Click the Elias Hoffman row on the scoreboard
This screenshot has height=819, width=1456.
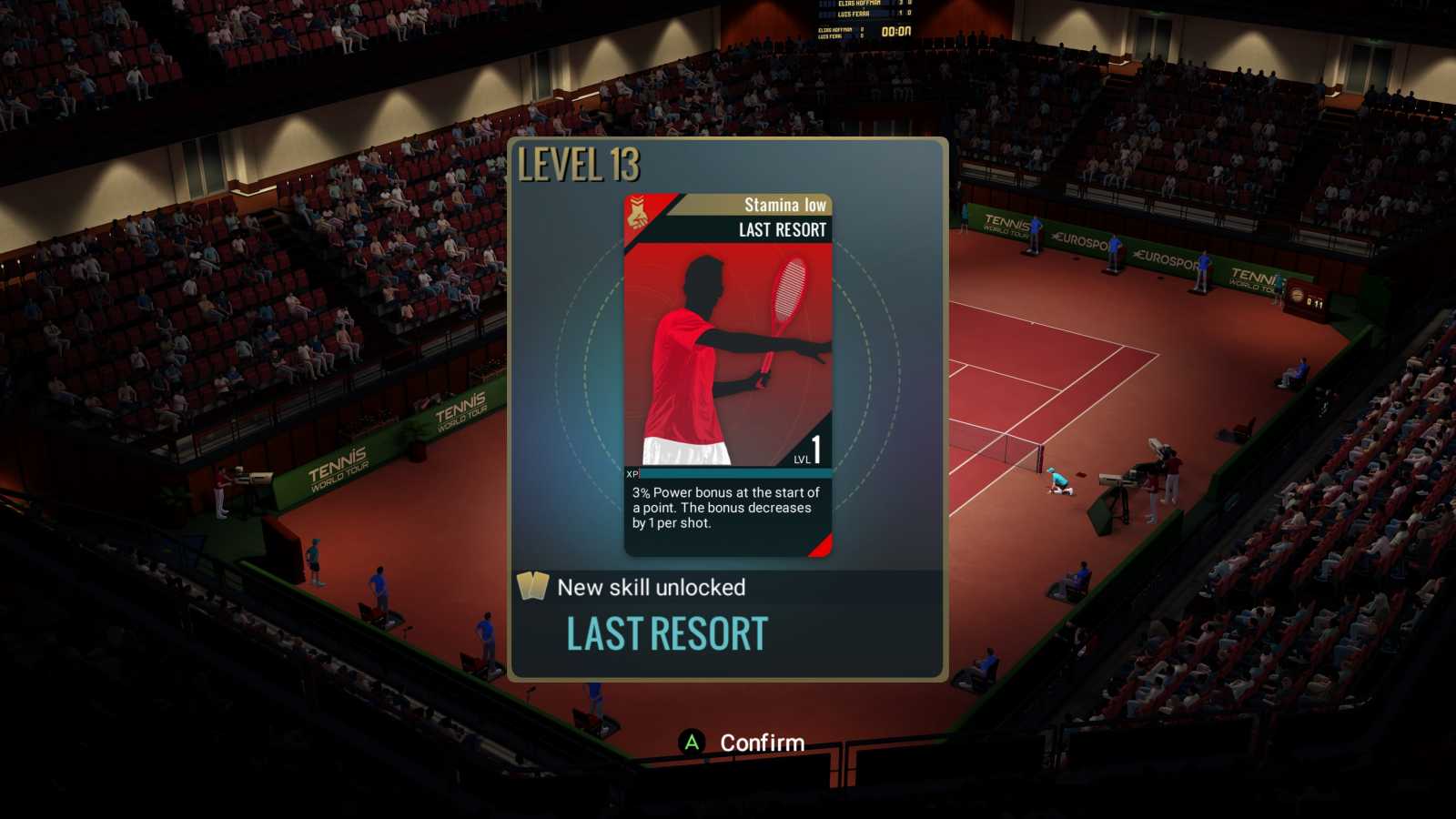point(859,4)
